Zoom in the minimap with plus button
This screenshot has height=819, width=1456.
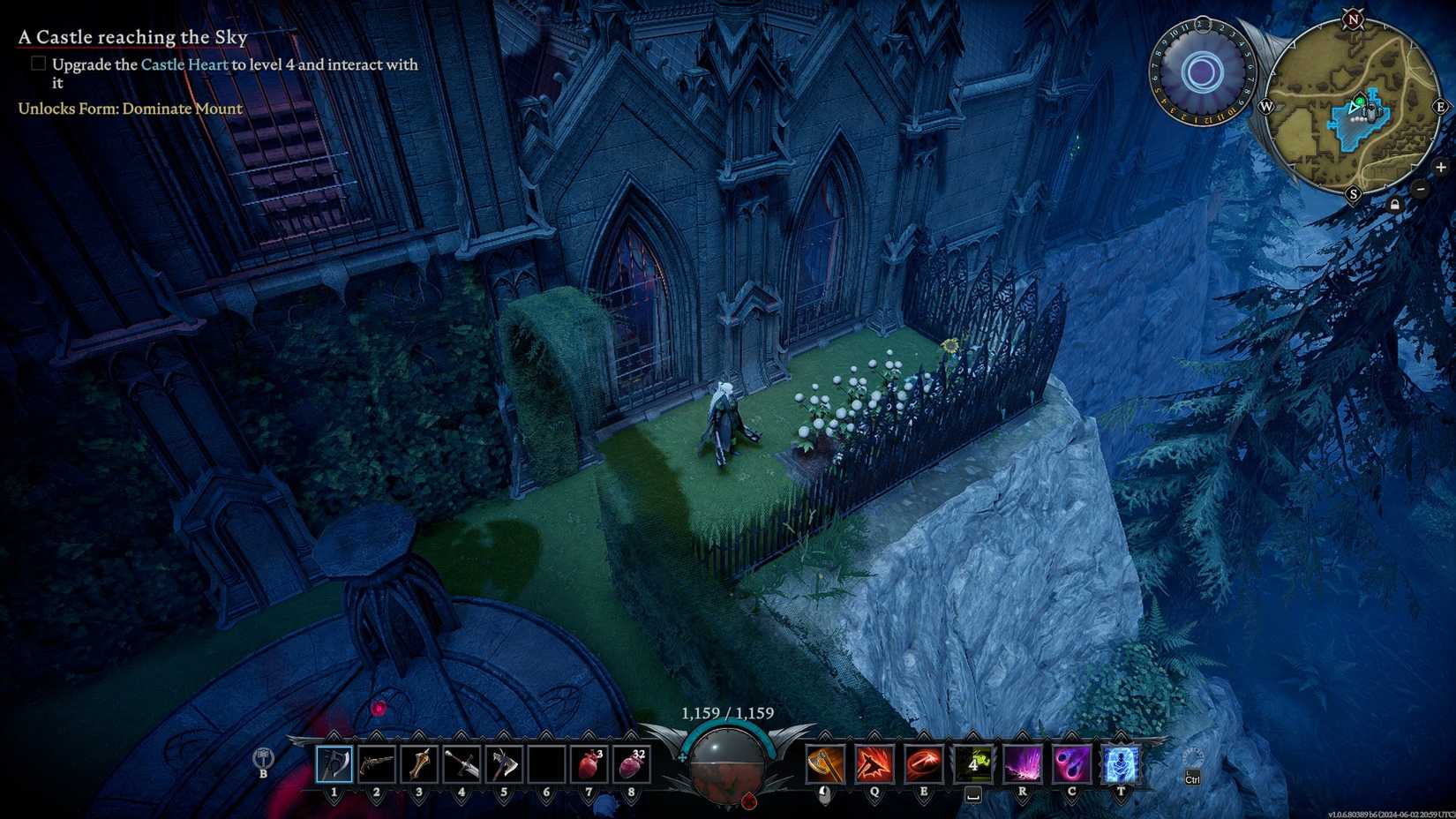1442,167
